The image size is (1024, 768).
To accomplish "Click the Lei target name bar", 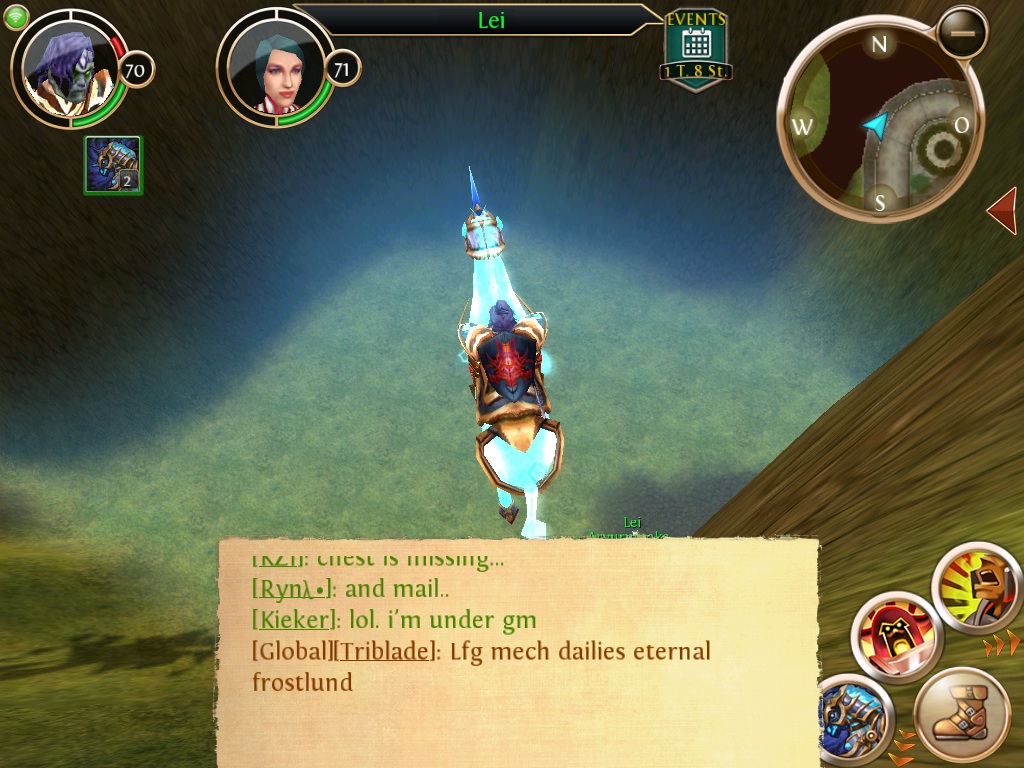I will coord(490,20).
